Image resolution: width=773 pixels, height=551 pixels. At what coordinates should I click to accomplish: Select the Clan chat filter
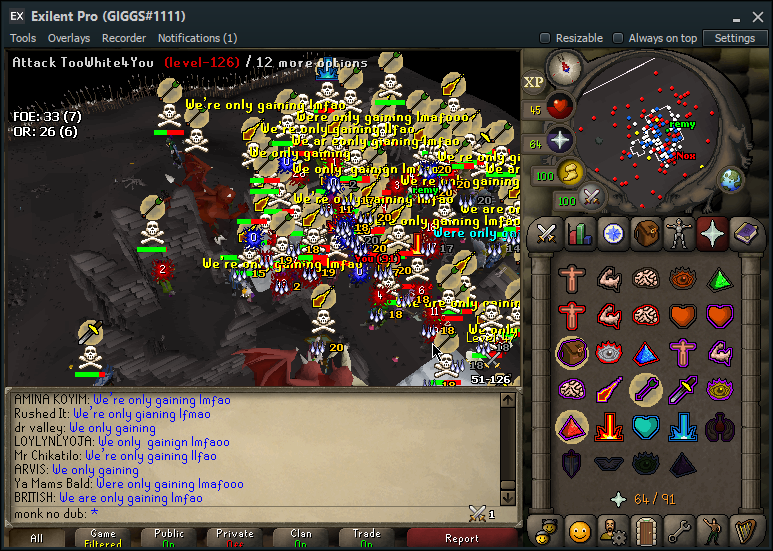click(x=301, y=539)
